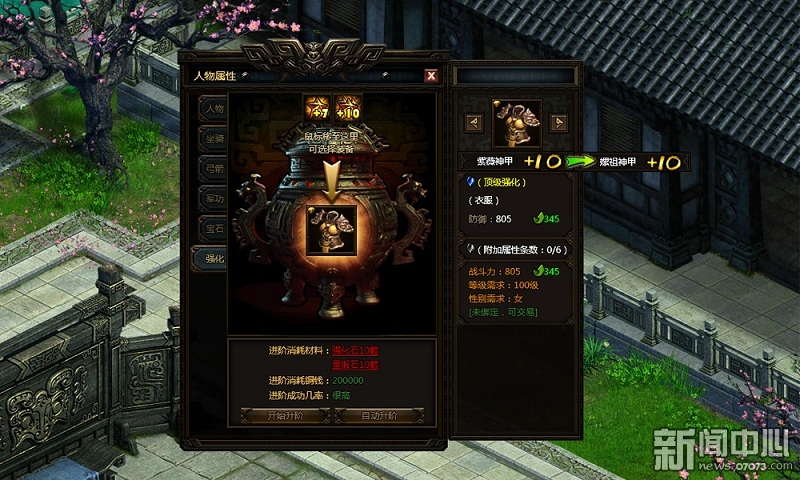The width and height of the screenshot is (800, 480).
Task: Click the left arrow beside armor preview
Action: [x=475, y=122]
